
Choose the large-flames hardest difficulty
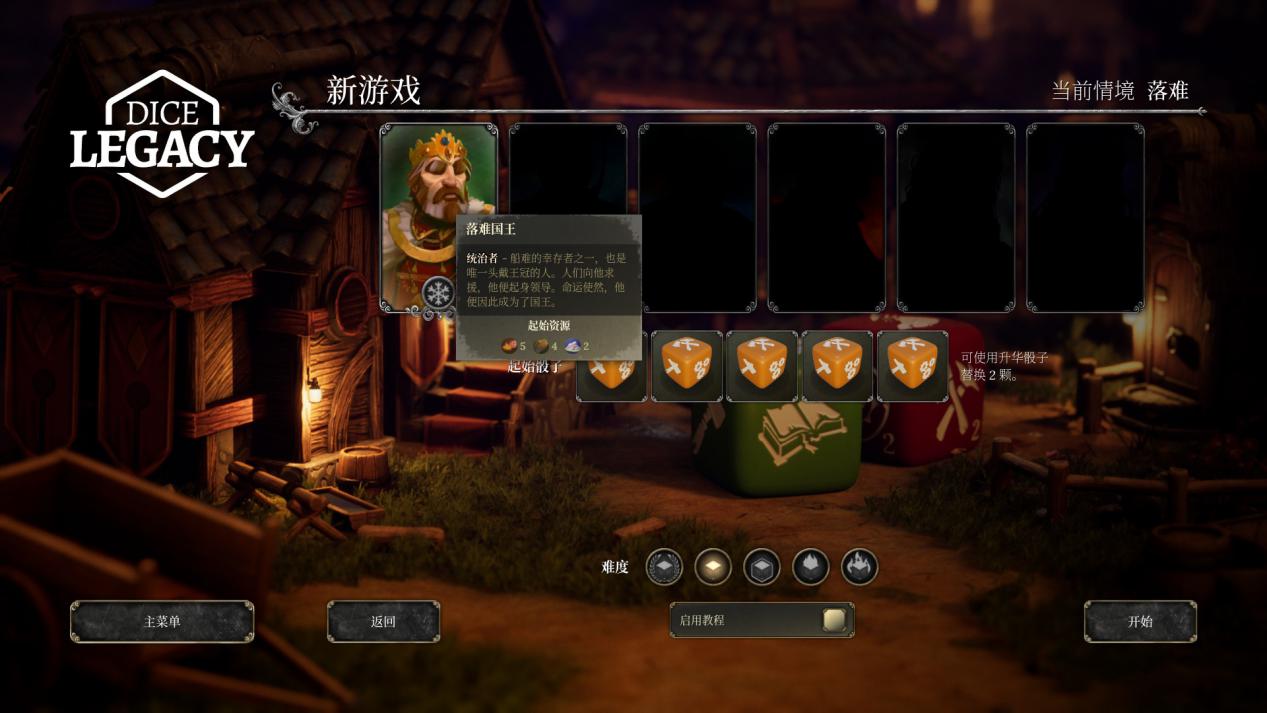[x=859, y=567]
